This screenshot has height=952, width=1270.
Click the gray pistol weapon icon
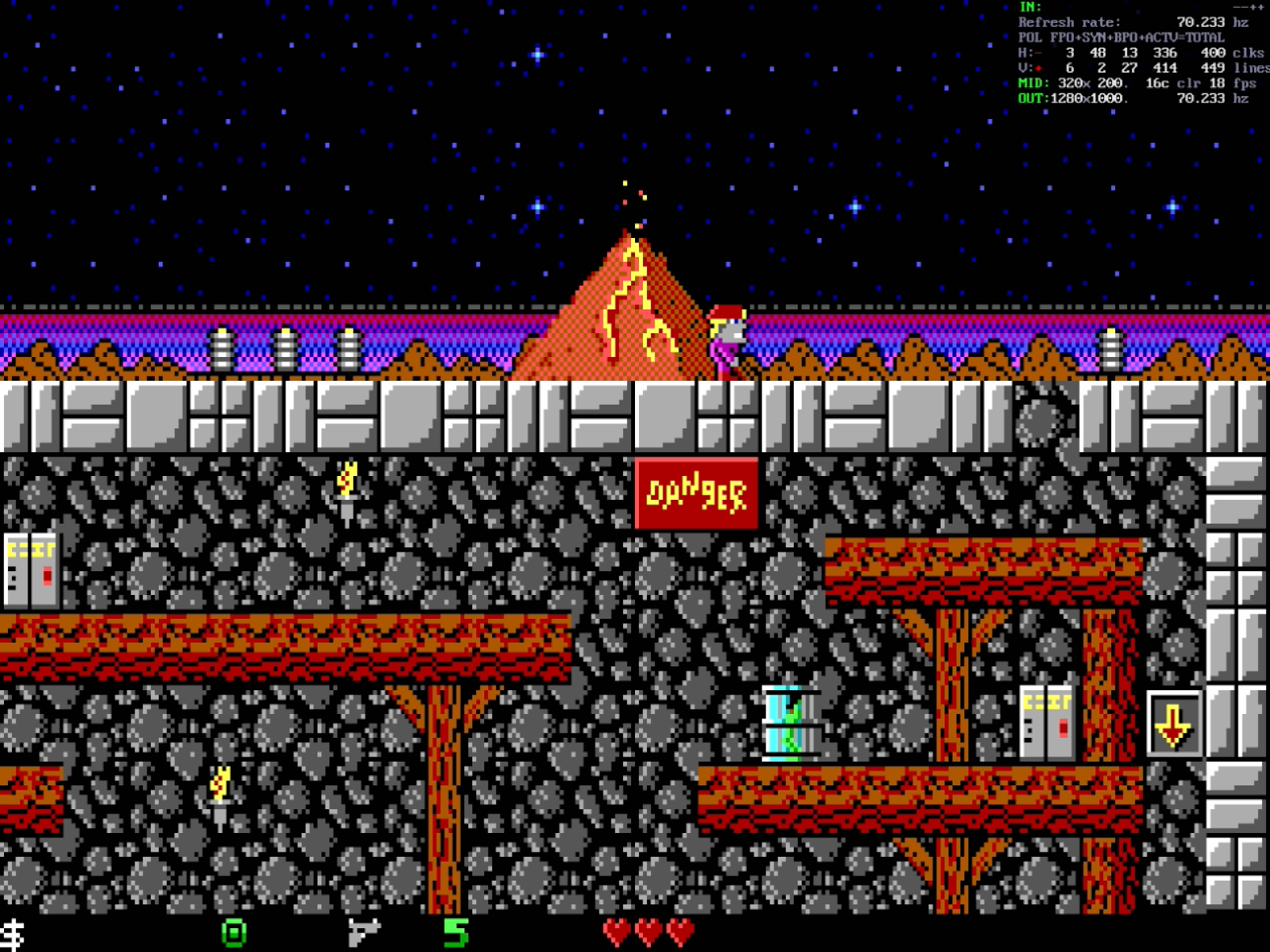364,932
